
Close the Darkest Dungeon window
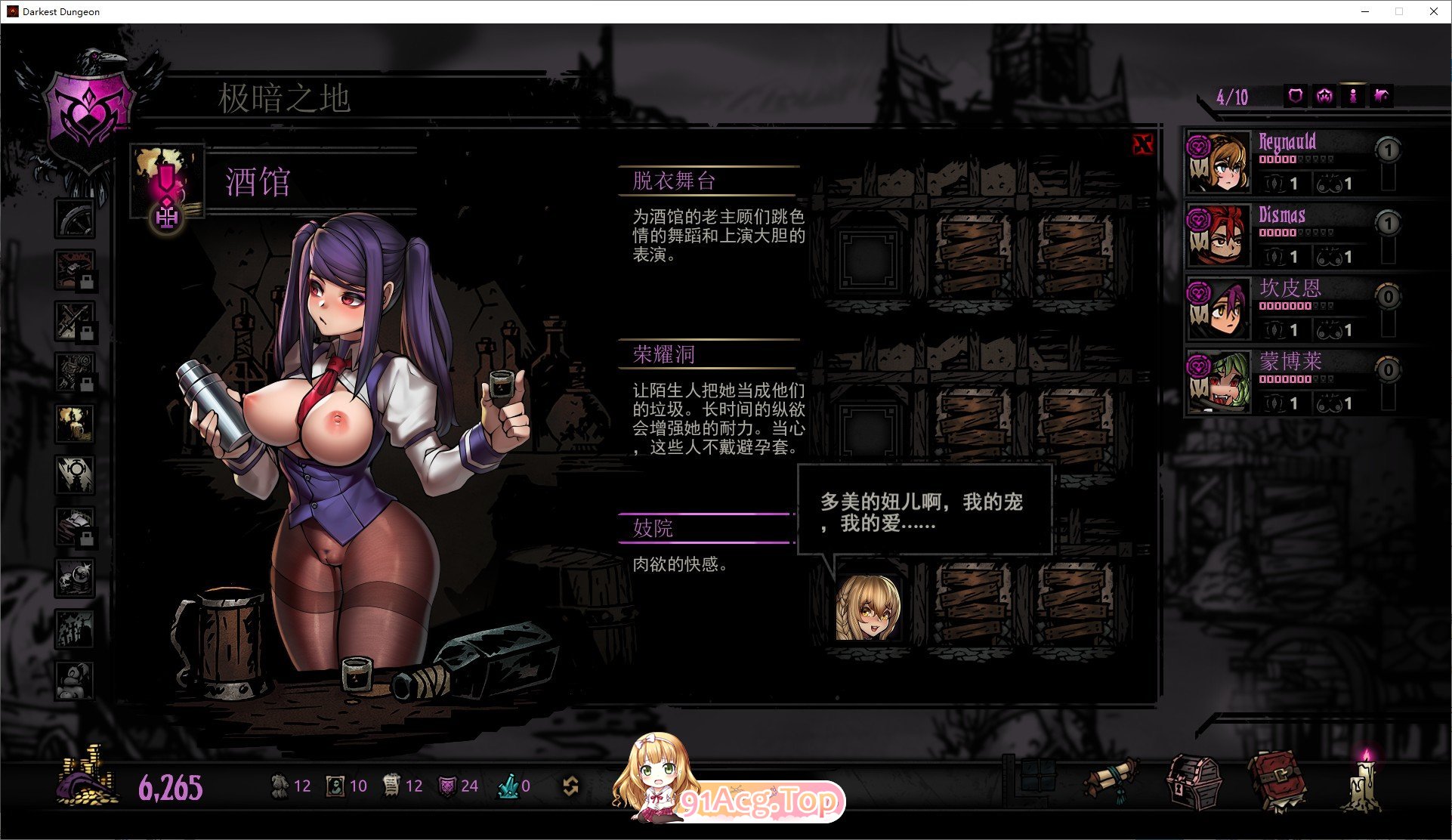1433,11
